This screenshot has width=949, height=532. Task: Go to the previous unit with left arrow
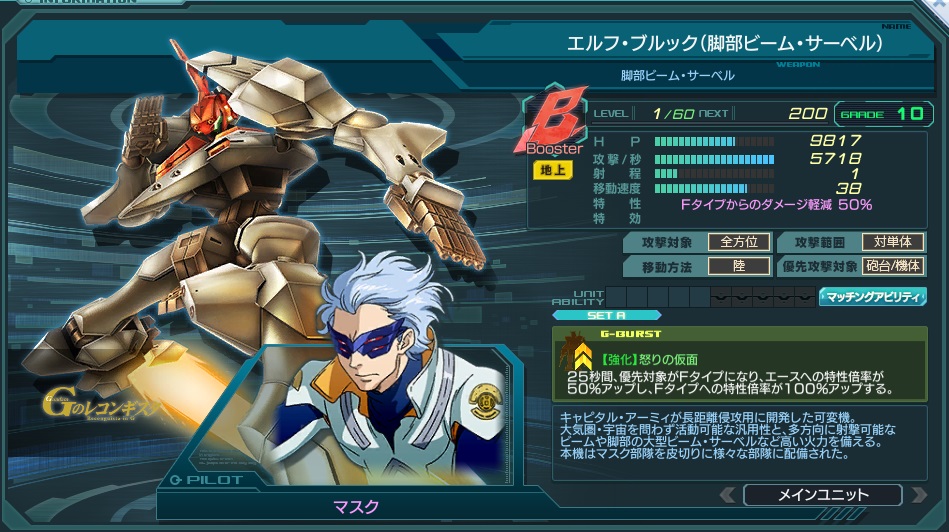coord(730,495)
